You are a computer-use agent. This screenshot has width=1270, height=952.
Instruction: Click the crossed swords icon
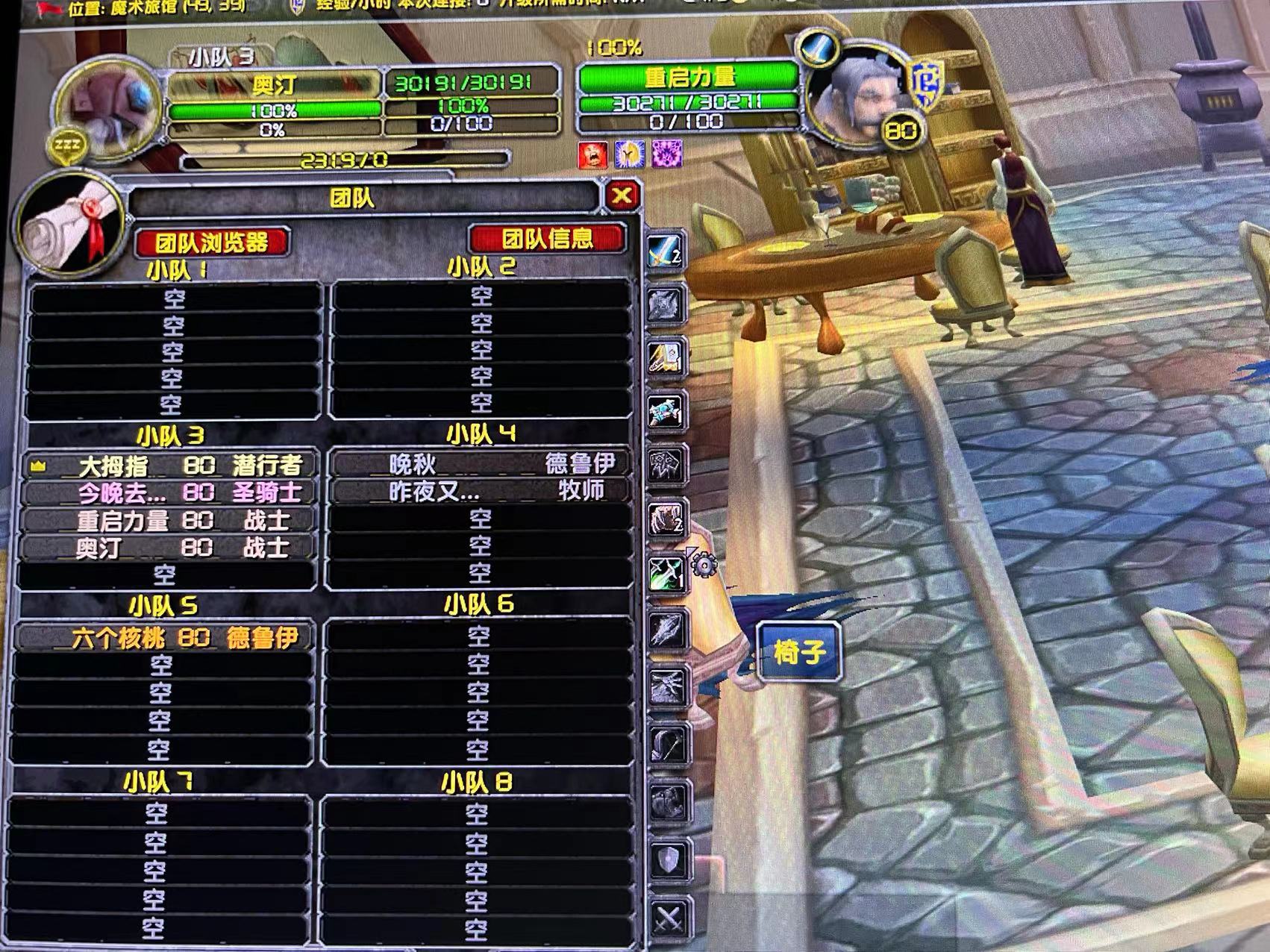pos(667,918)
